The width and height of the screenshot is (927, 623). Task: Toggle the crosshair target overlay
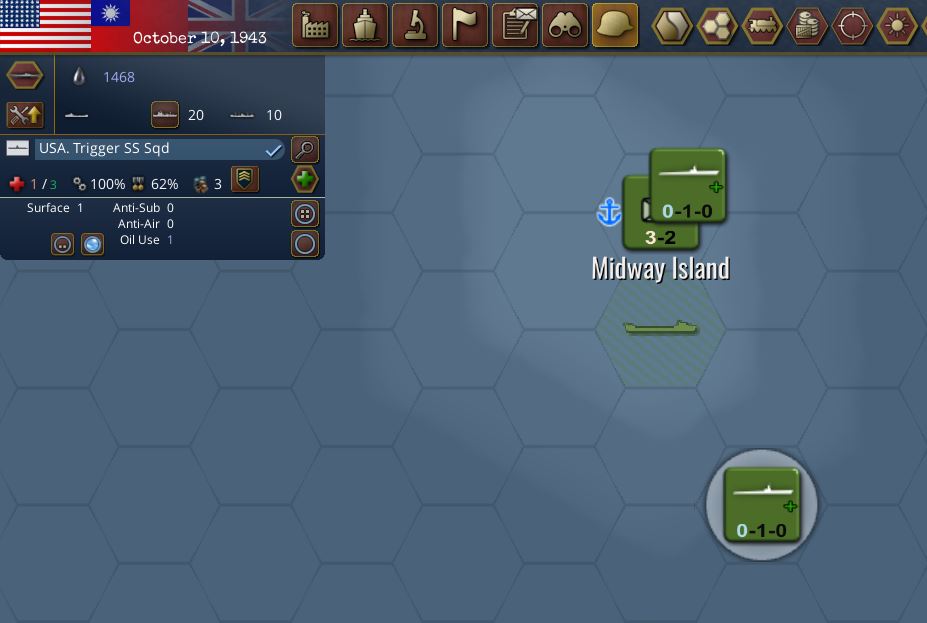[x=852, y=26]
